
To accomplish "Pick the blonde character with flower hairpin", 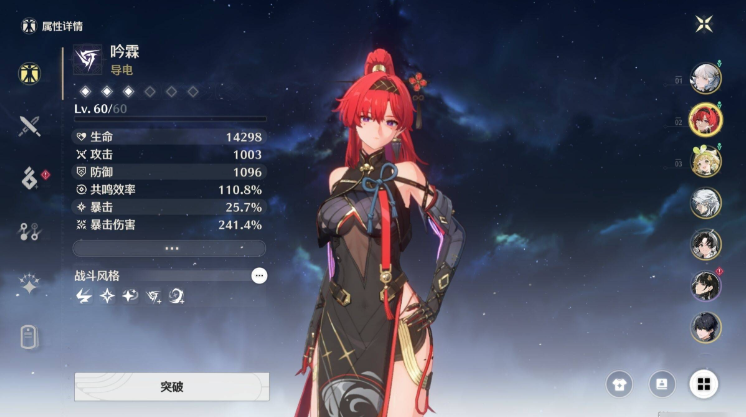I will (705, 161).
